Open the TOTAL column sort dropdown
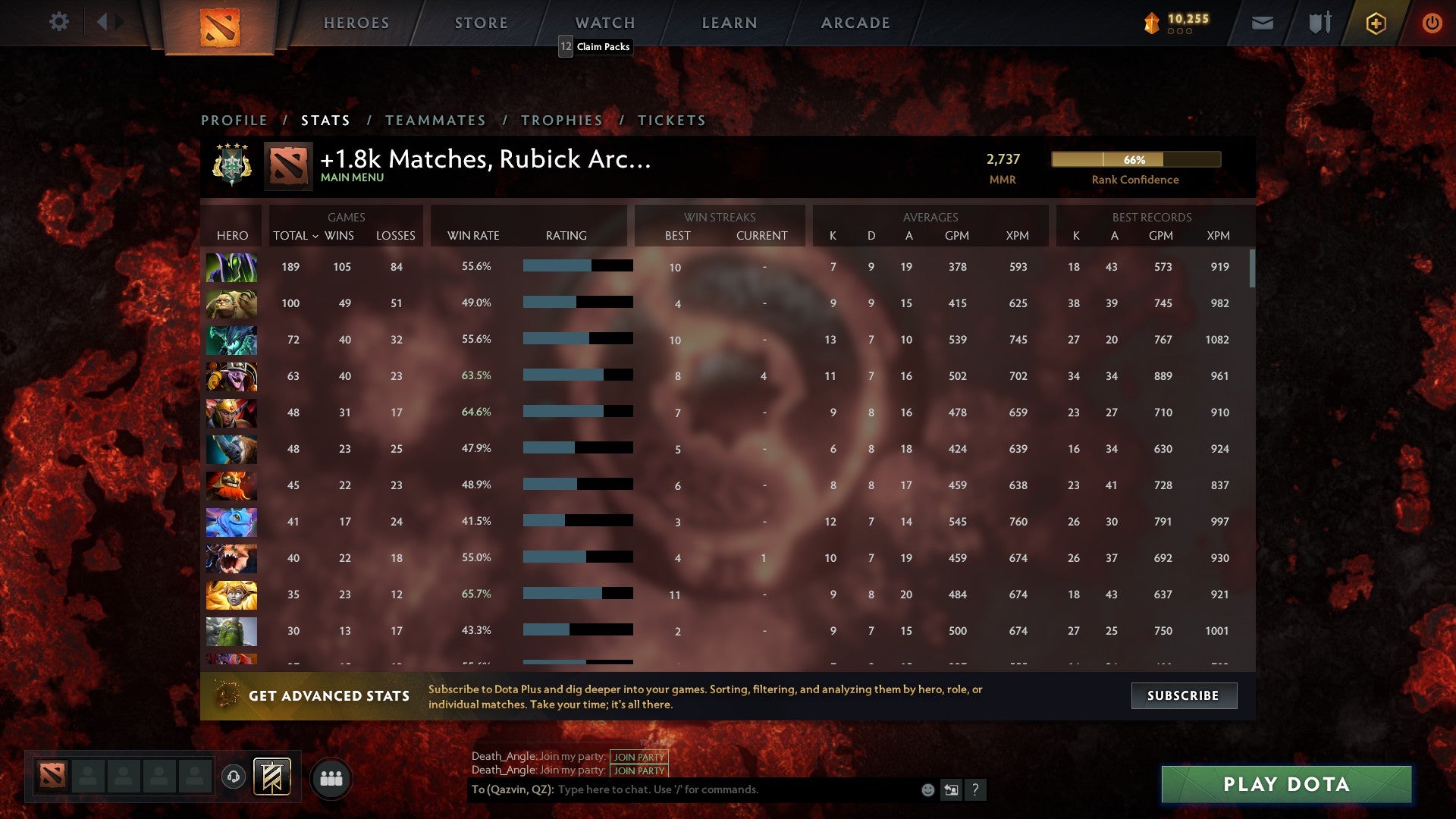1456x819 pixels. 296,236
